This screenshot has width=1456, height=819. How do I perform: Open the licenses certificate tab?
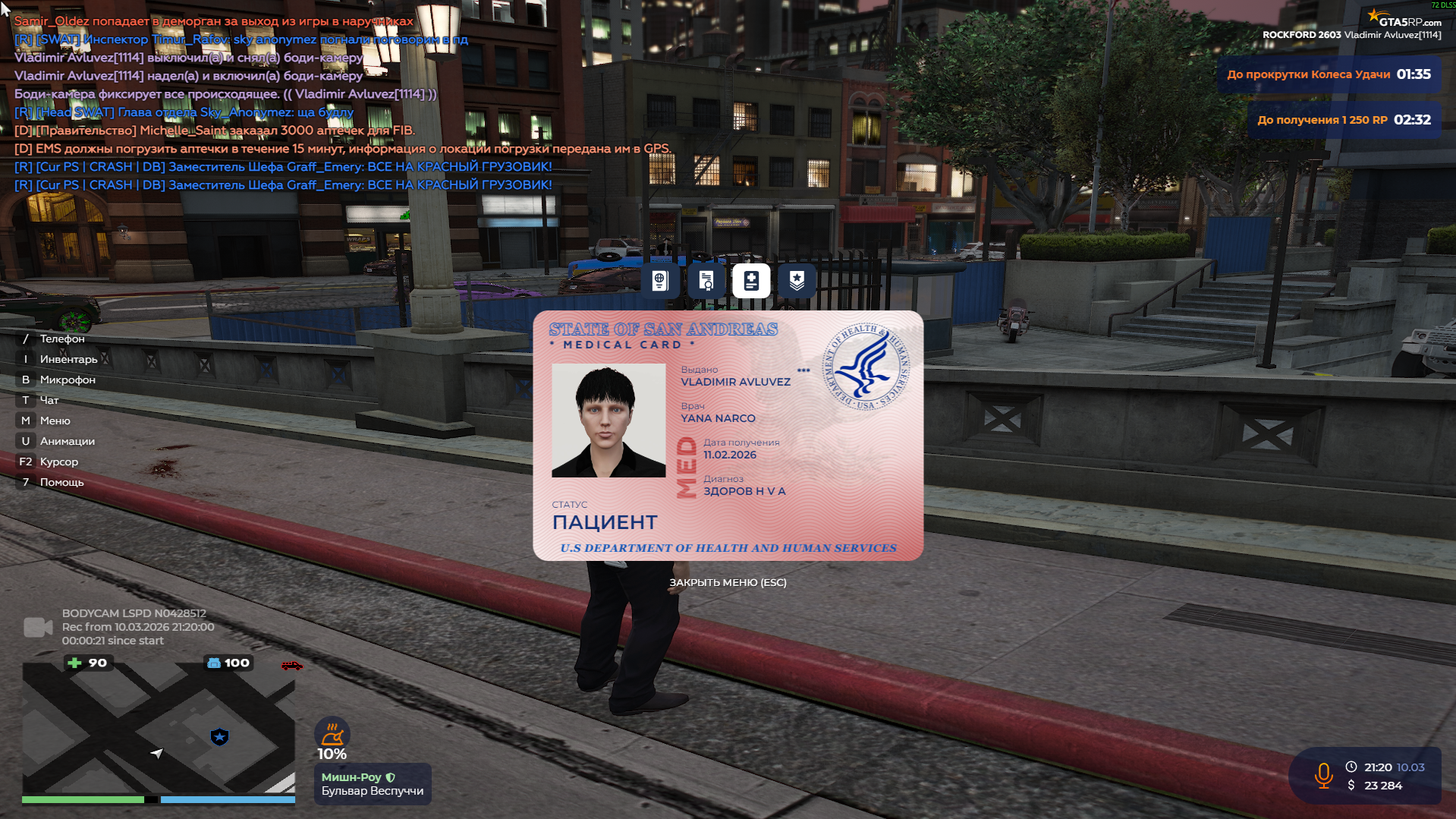(706, 281)
